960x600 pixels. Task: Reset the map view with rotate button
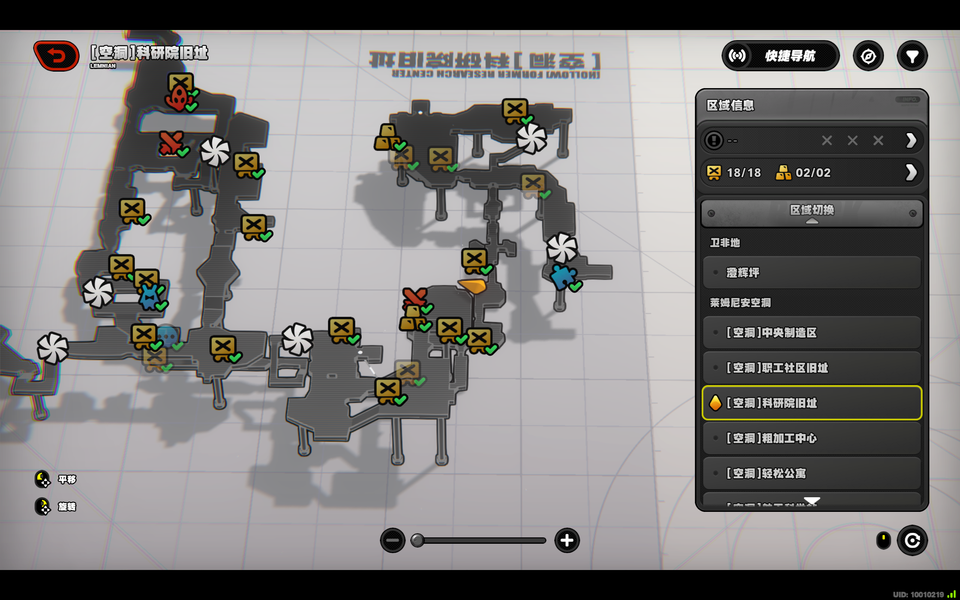tap(911, 541)
